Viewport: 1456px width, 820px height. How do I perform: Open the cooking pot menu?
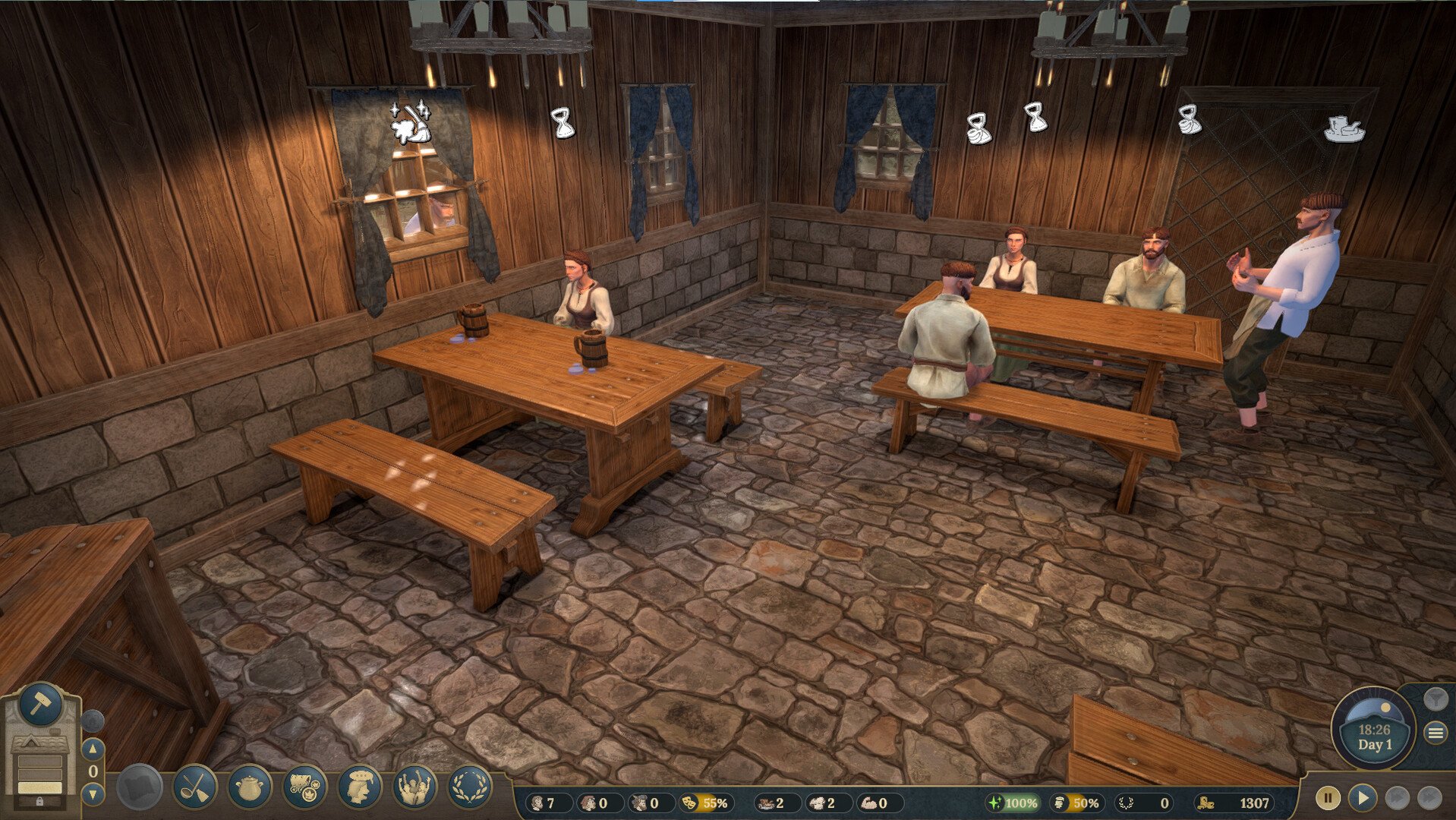(250, 787)
